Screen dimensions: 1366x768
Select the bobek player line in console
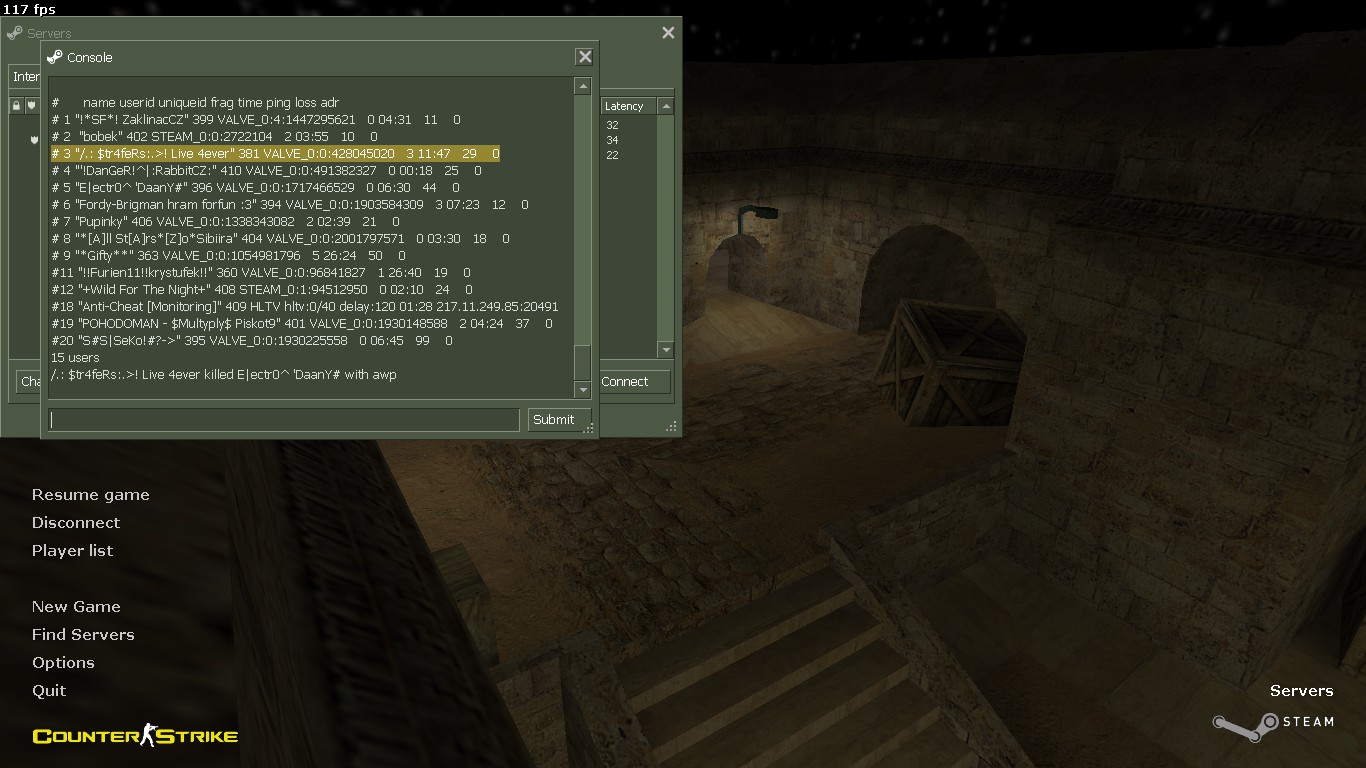[215, 137]
